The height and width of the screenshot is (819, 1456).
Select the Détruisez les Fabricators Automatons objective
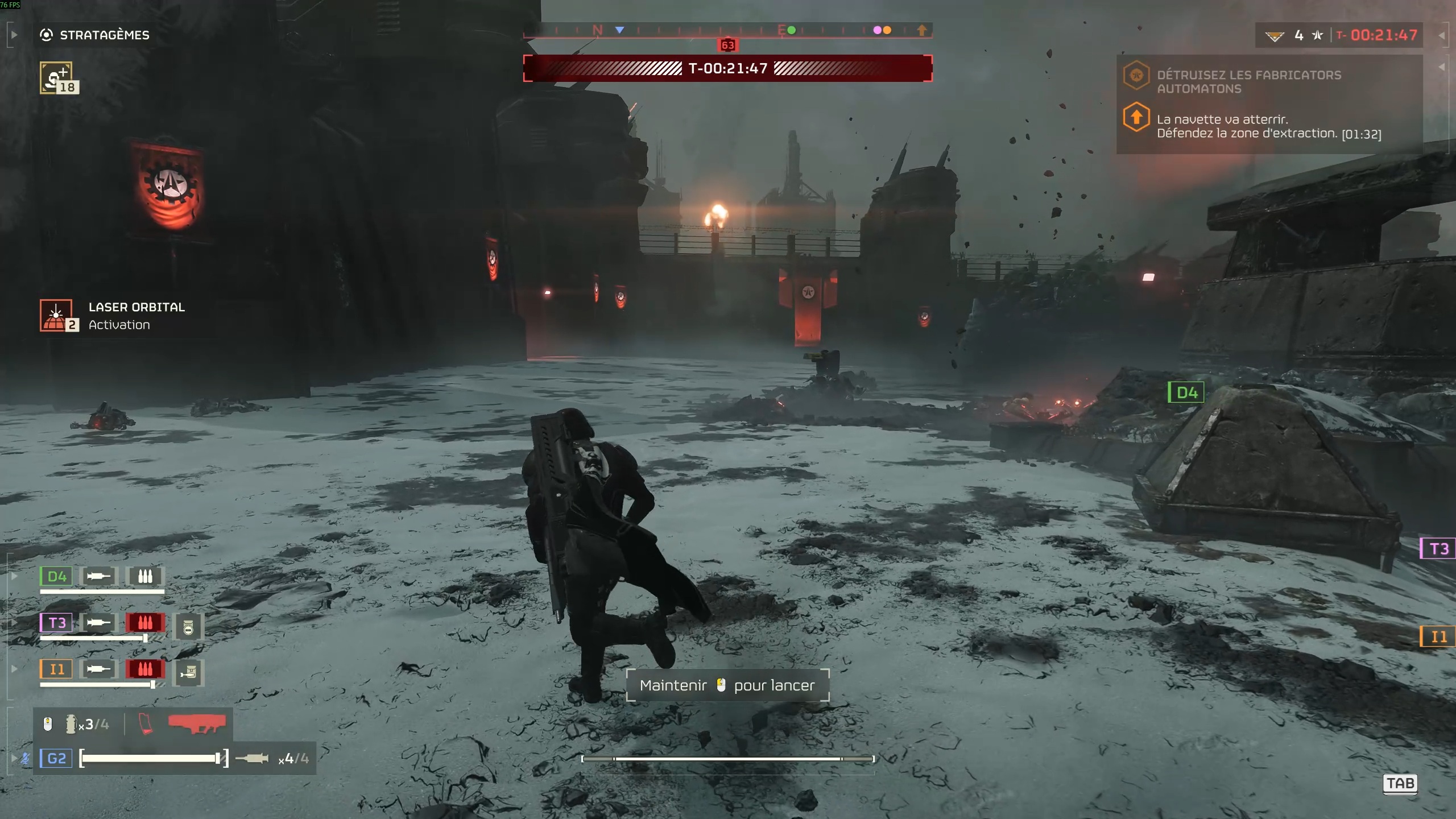click(x=1248, y=82)
